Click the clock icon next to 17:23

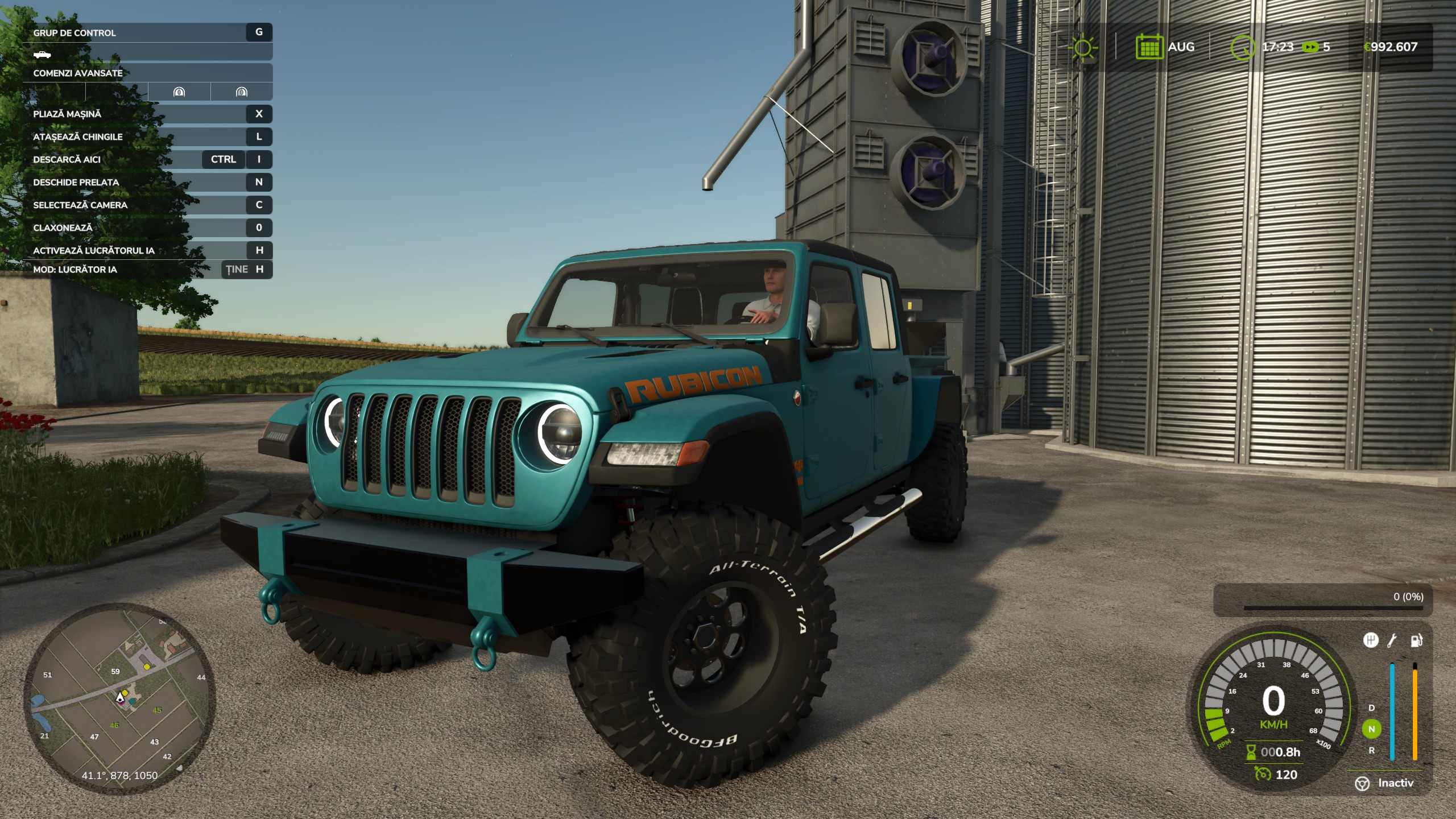(x=1243, y=47)
